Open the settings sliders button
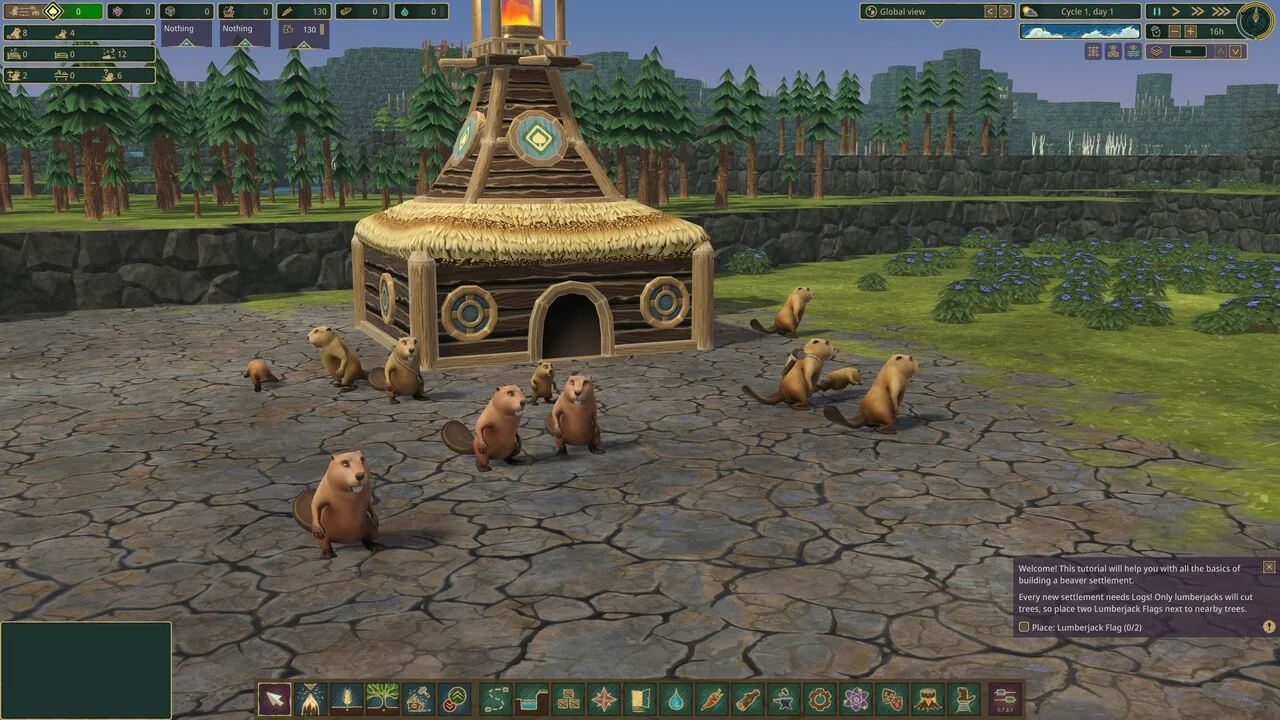 [x=1005, y=698]
